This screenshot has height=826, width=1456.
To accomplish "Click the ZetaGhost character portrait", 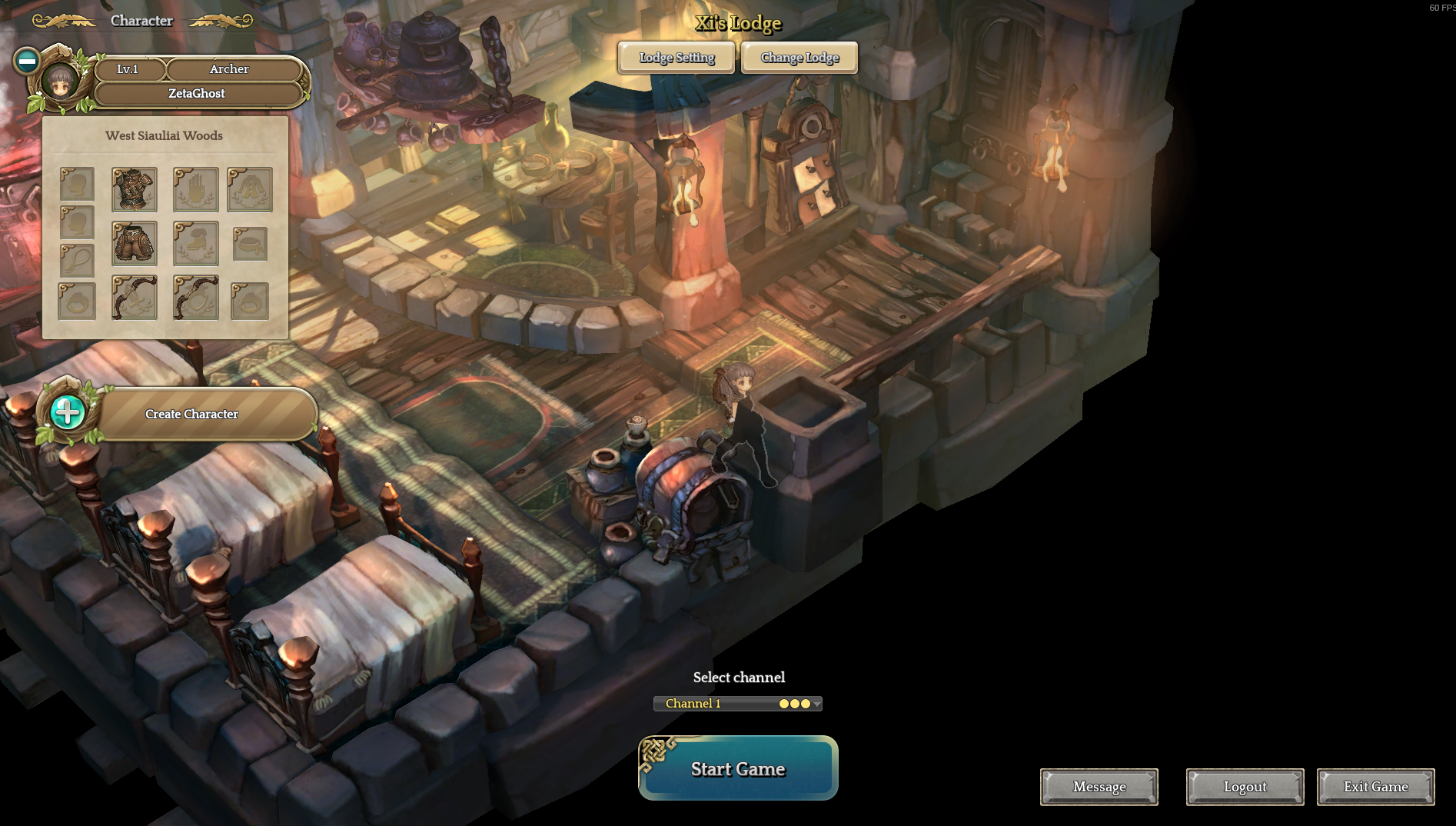I will 59,79.
